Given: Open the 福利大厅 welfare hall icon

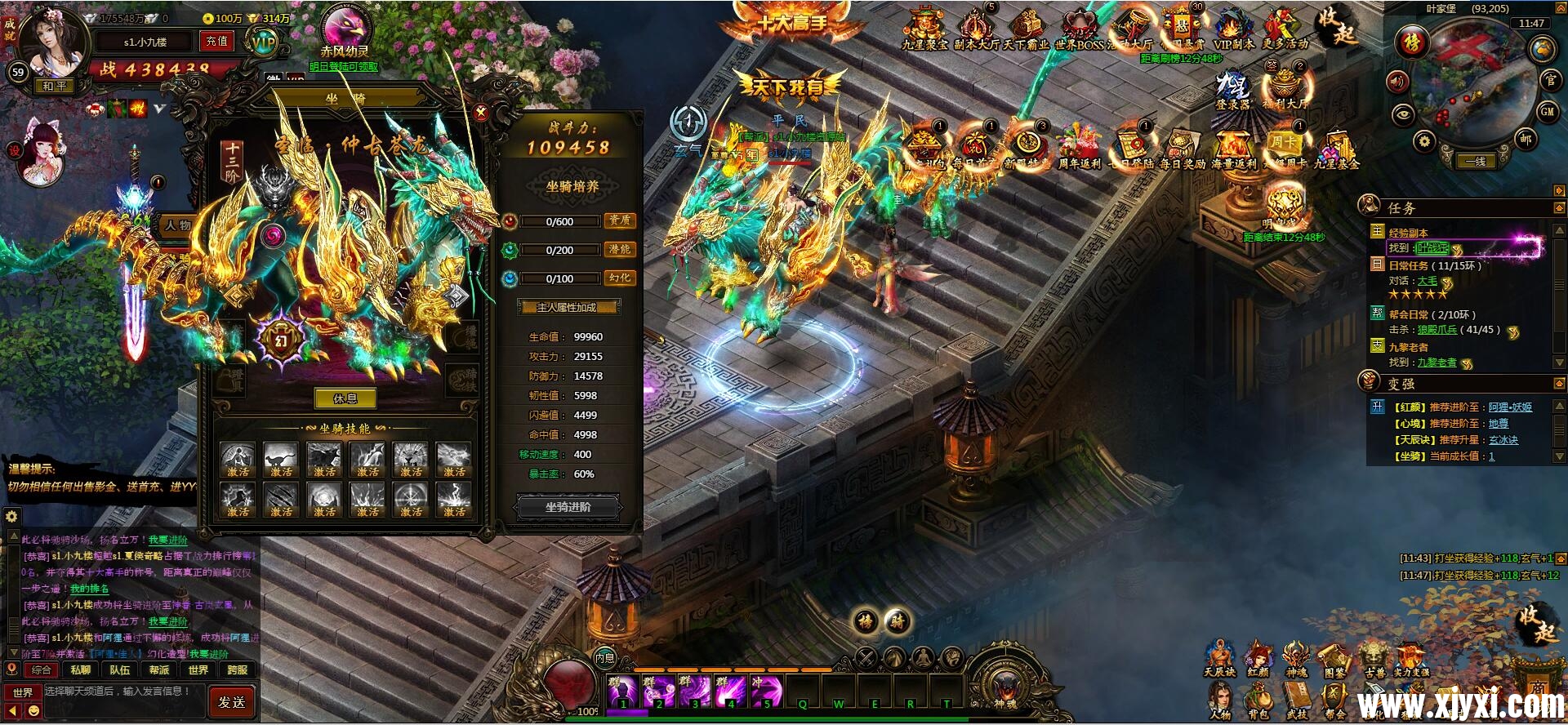Looking at the screenshot, I should pos(1285,88).
